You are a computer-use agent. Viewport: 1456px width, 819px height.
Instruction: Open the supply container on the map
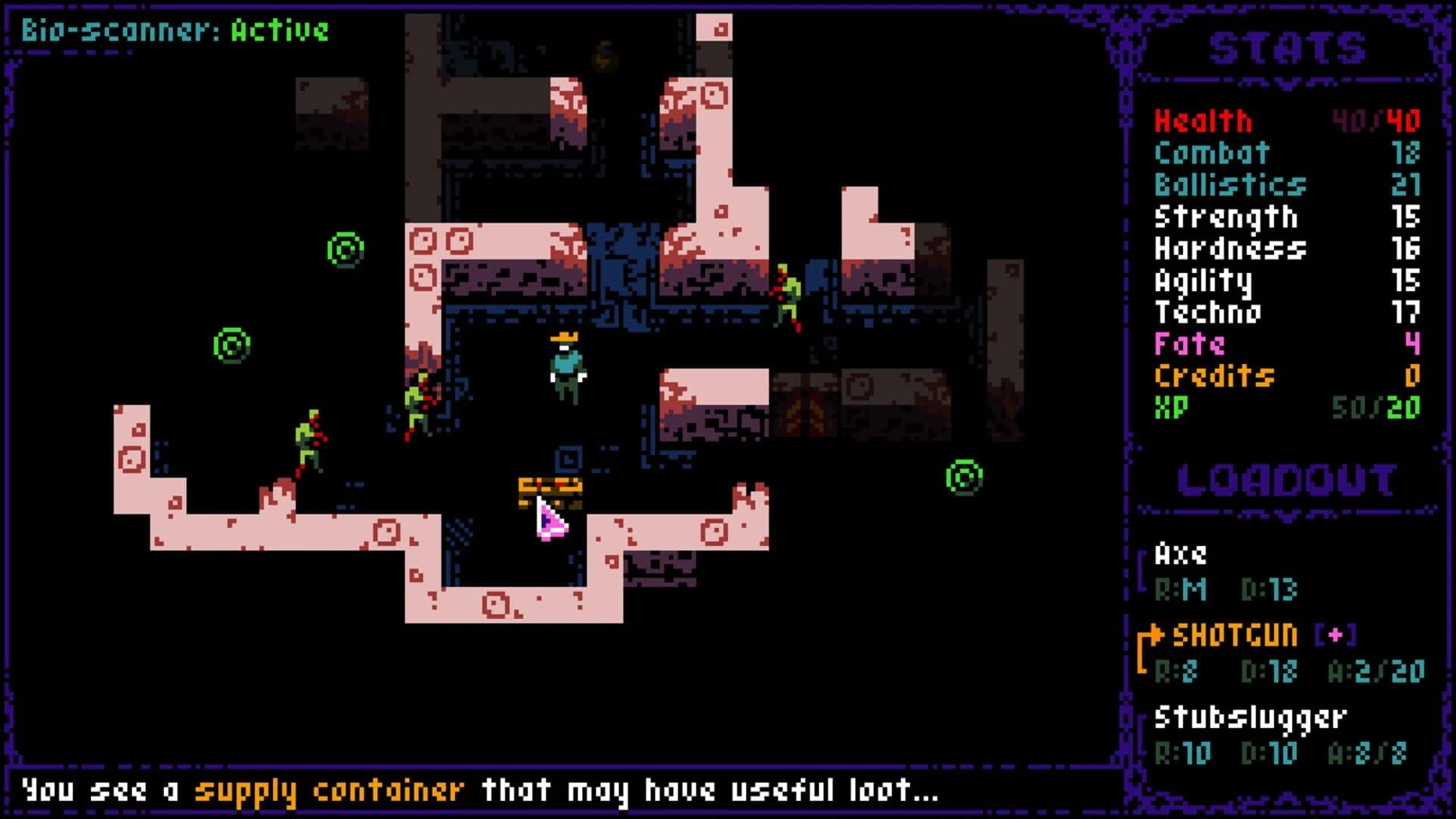click(x=548, y=489)
